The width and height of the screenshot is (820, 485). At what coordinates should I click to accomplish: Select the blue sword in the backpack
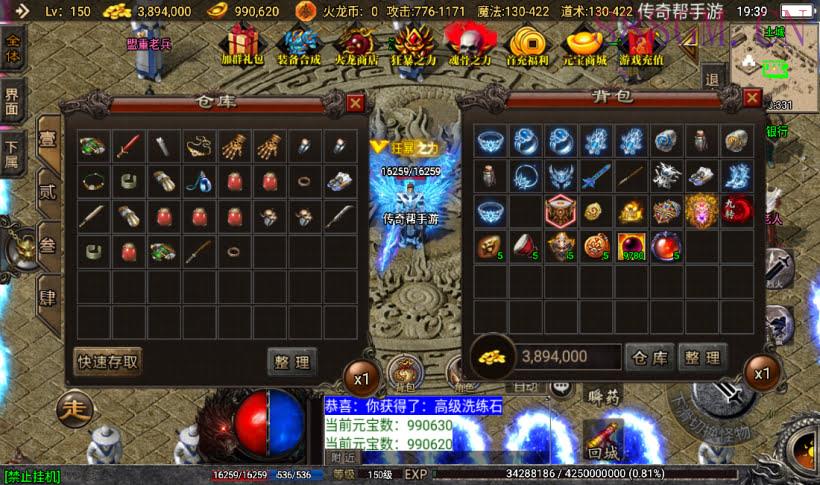596,178
